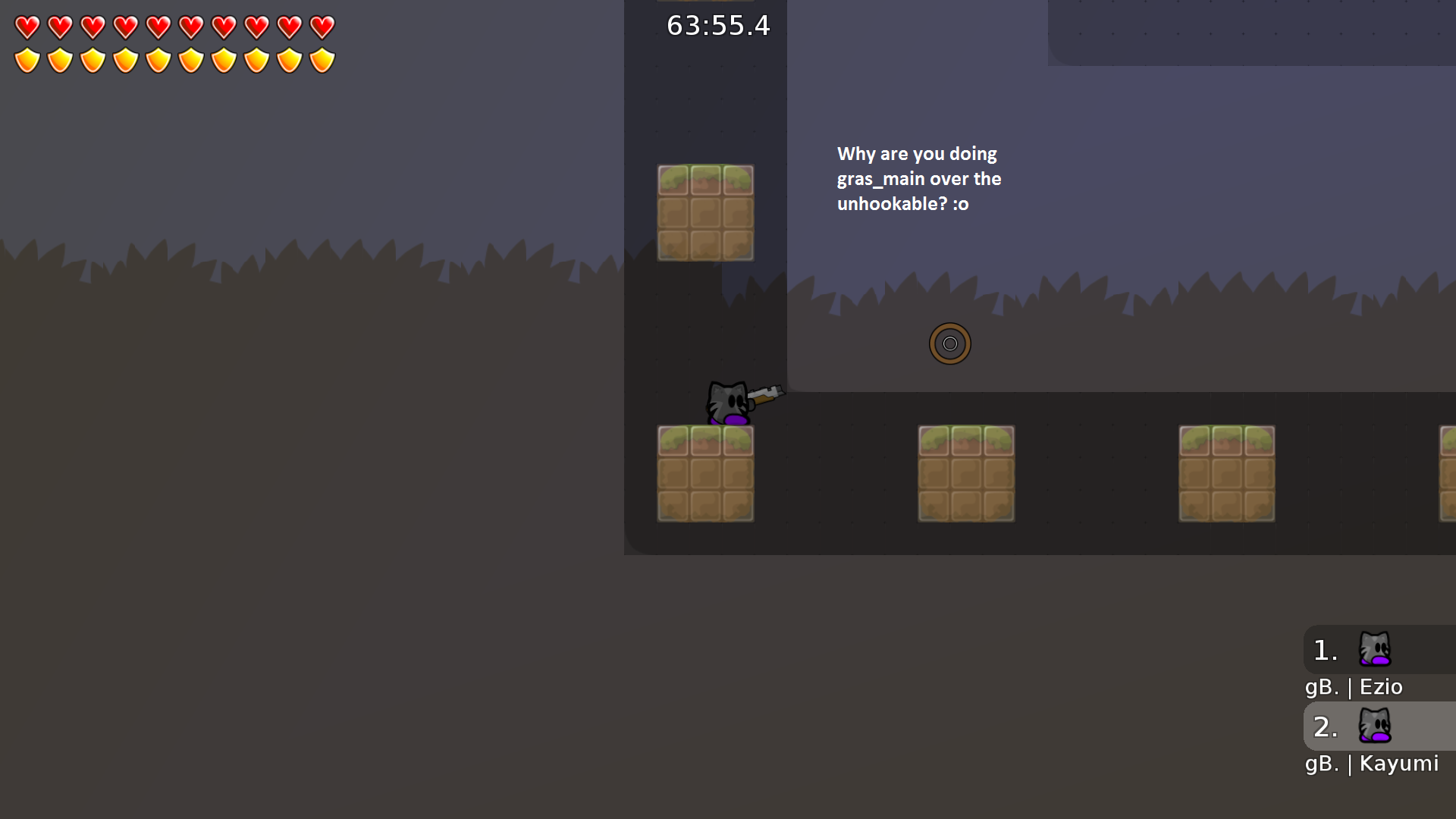The width and height of the screenshot is (1456, 819).
Task: Click the race timer showing 63:55.4
Action: (717, 26)
